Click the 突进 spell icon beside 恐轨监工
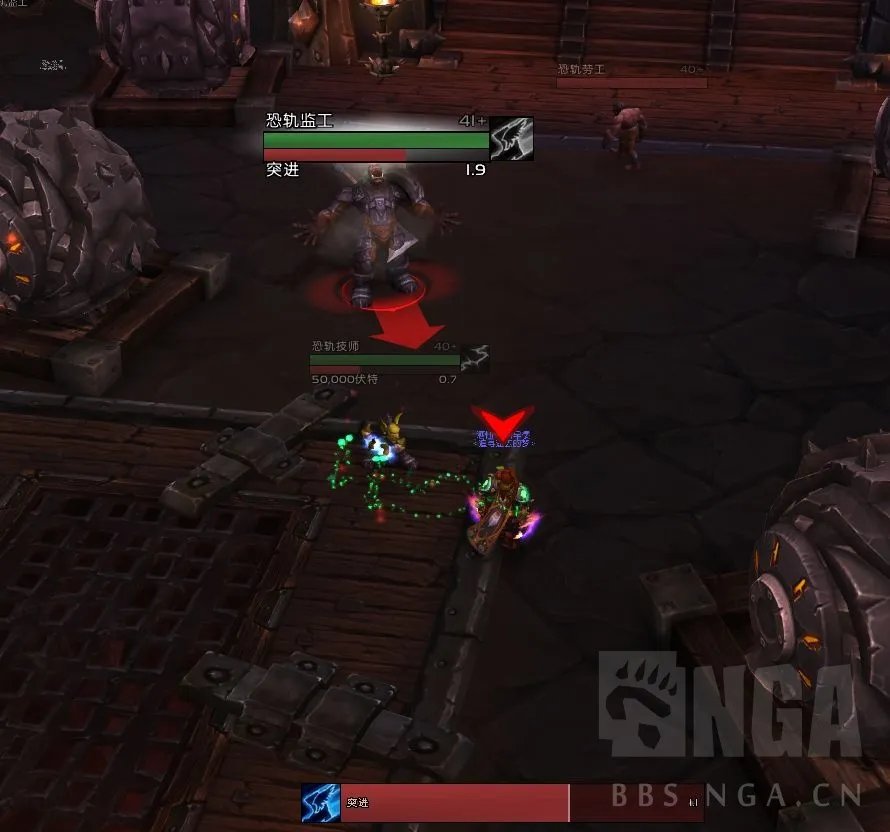 [x=511, y=138]
